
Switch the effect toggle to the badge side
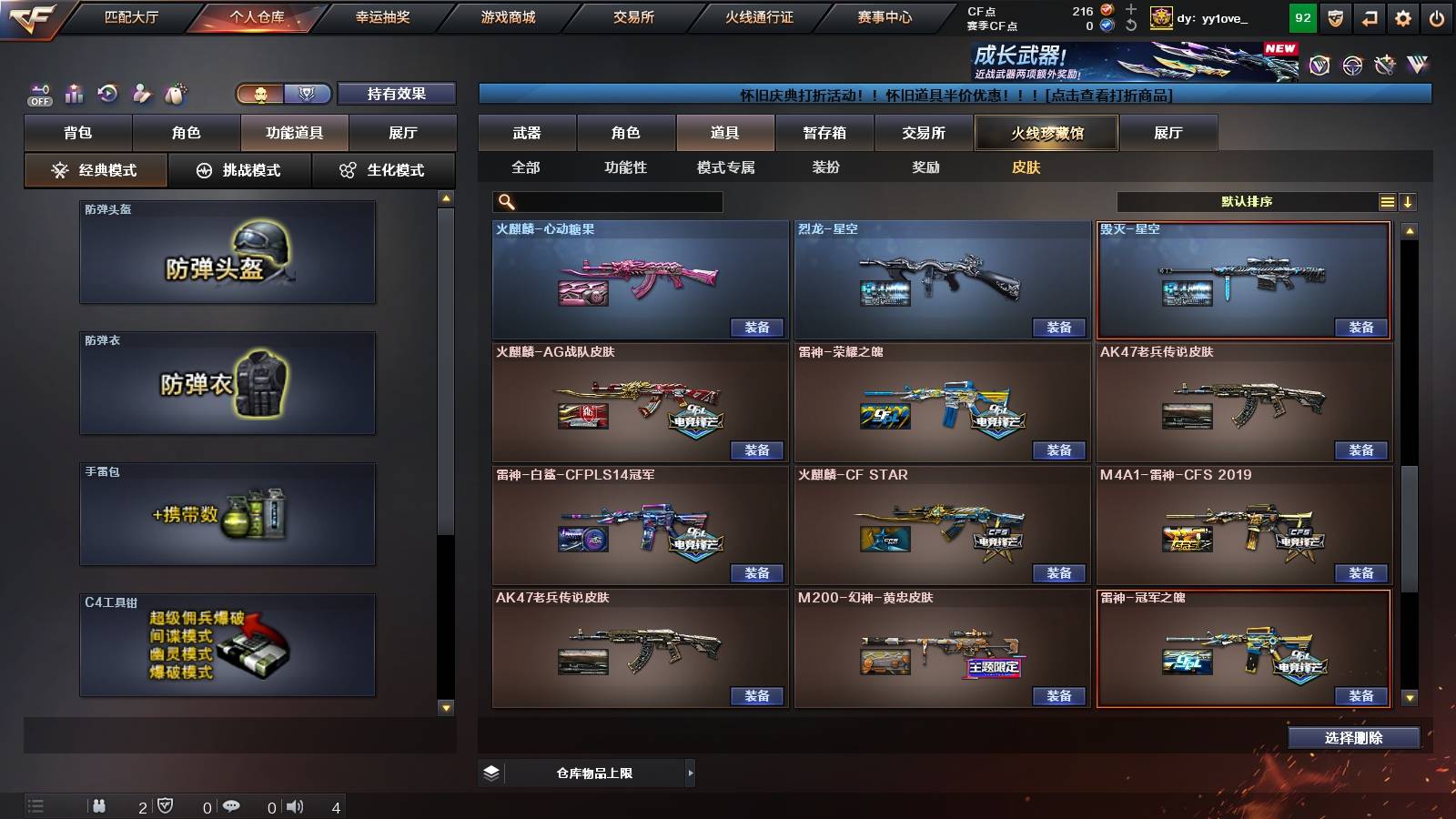[x=308, y=94]
